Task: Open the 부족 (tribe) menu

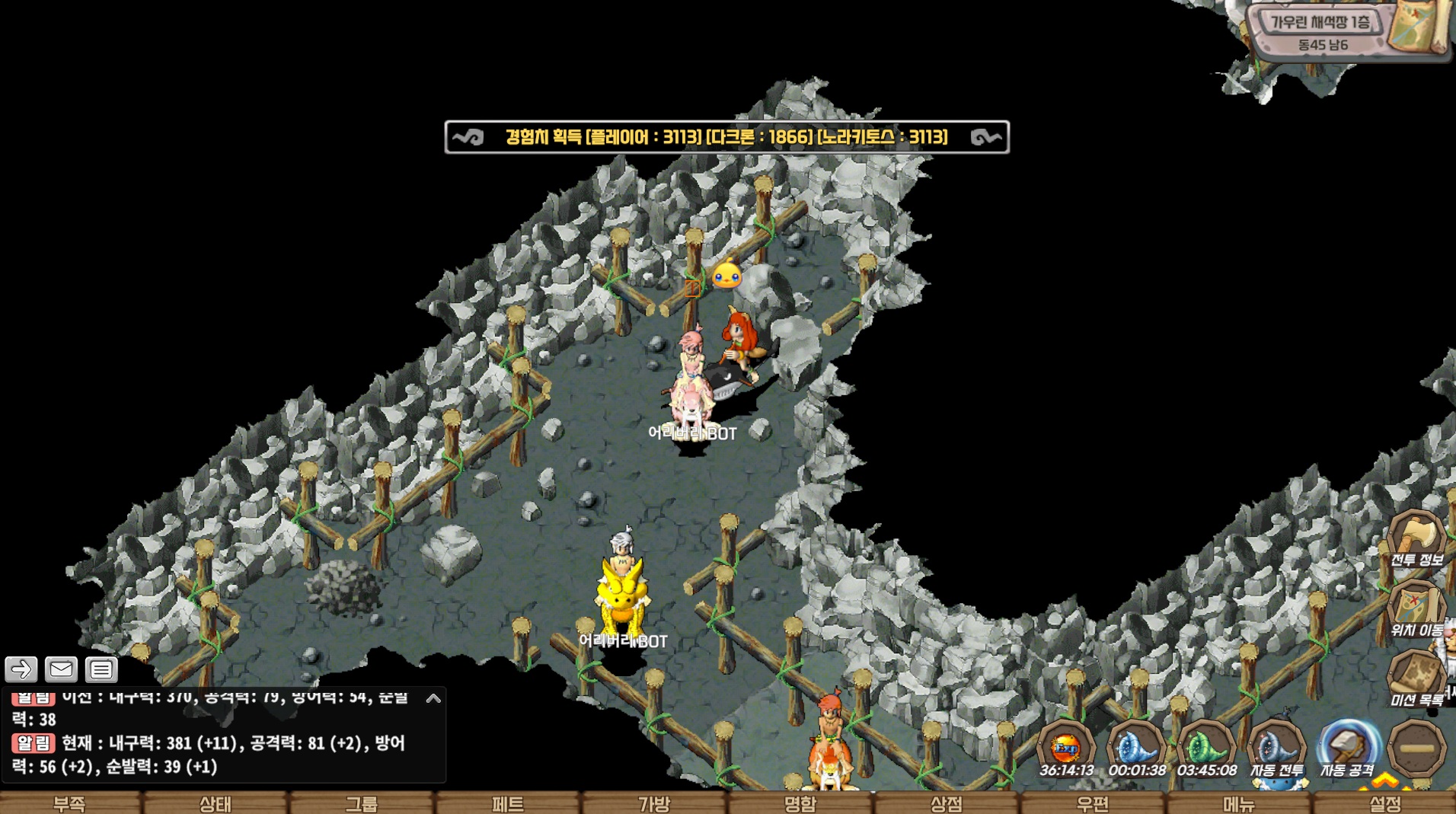Action: click(70, 803)
